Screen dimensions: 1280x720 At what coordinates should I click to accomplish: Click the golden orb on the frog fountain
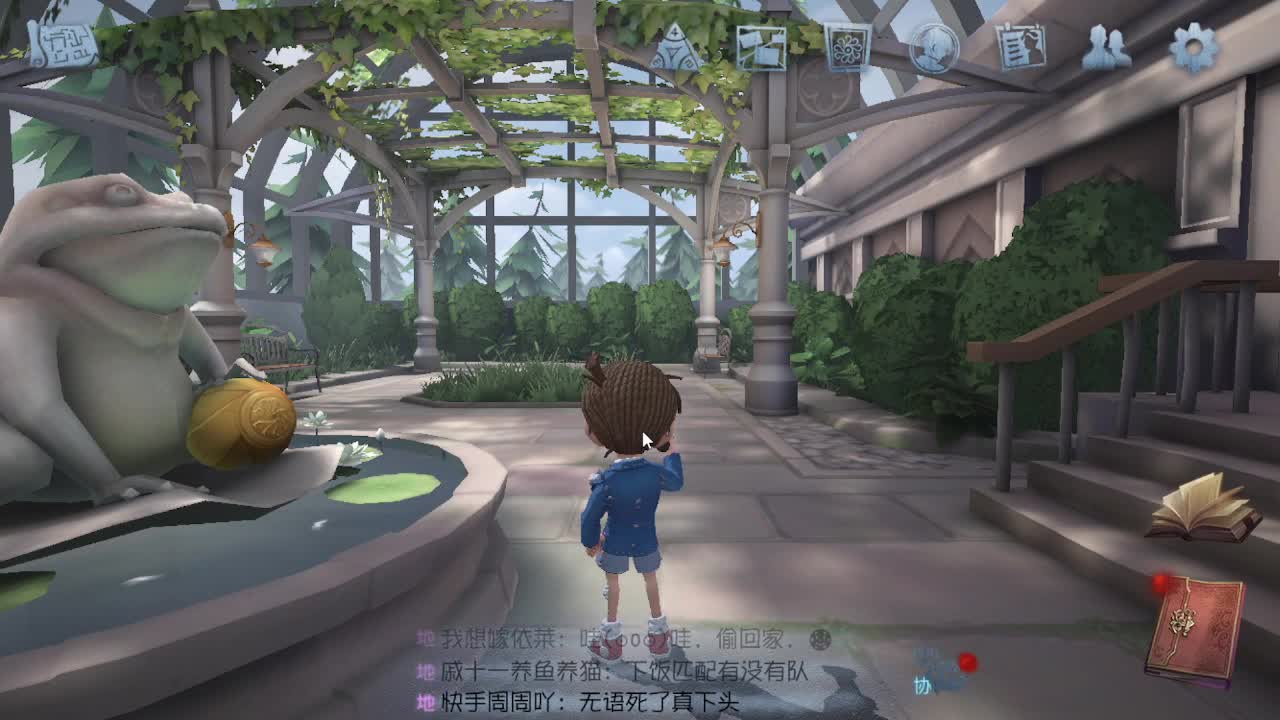(240, 420)
